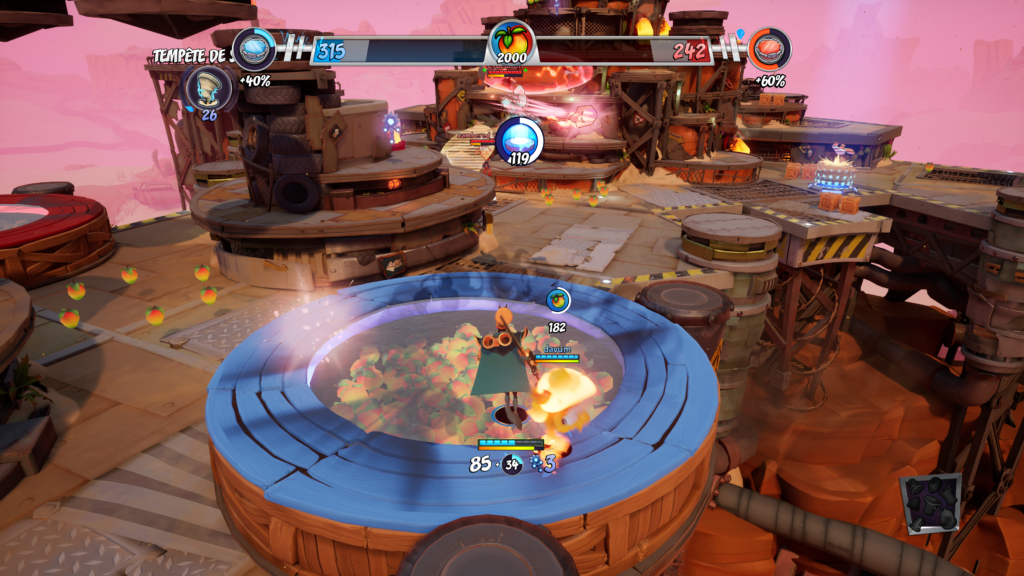The image size is (1024, 576).
Task: Click the blue team gem pad icon
Action: (x=254, y=48)
